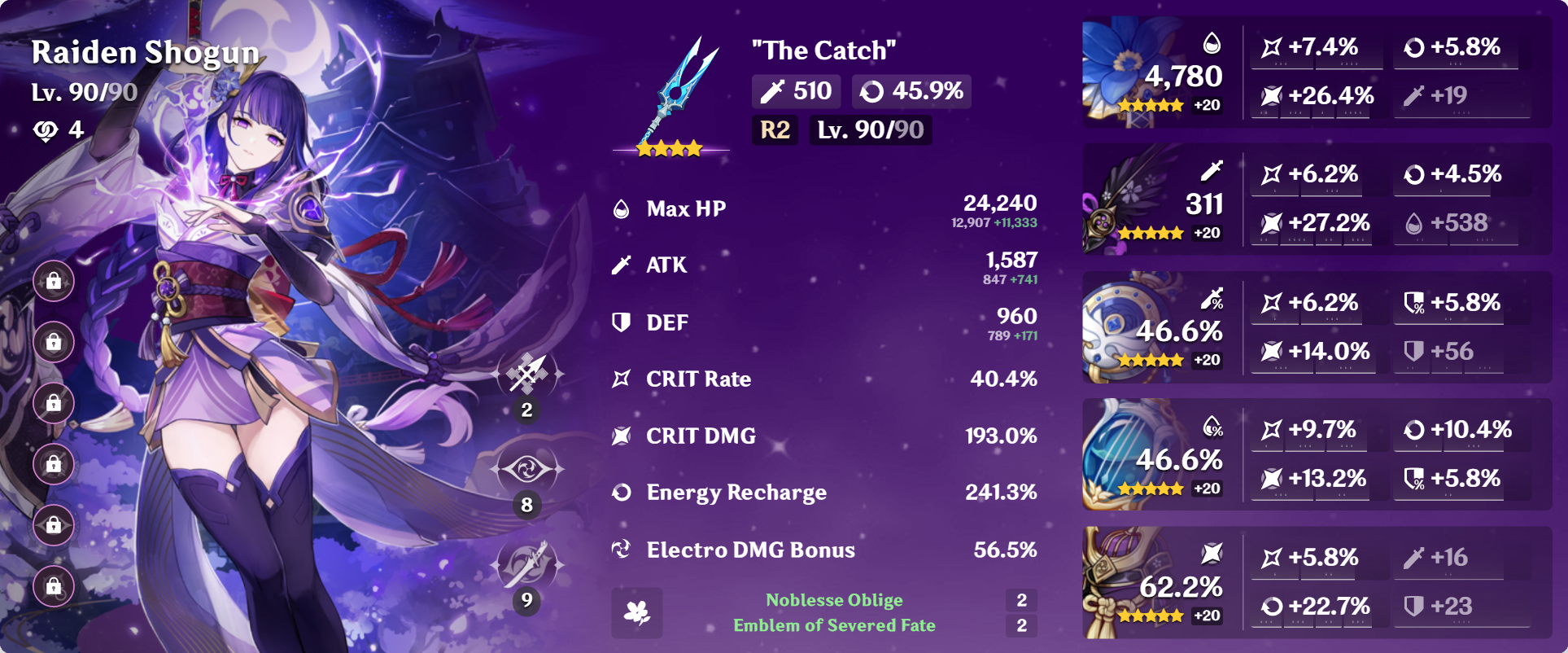Click the Electro DMG Bonus stat icon
Image resolution: width=1568 pixels, height=653 pixels.
[622, 550]
